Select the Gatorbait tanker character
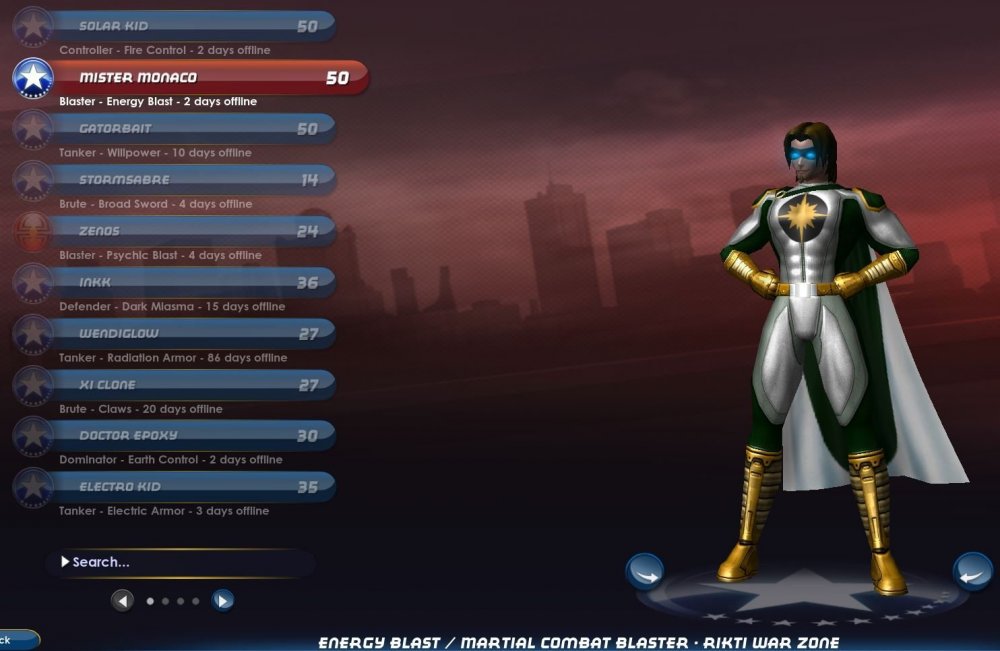Screen dimensions: 1000x651 [x=190, y=129]
